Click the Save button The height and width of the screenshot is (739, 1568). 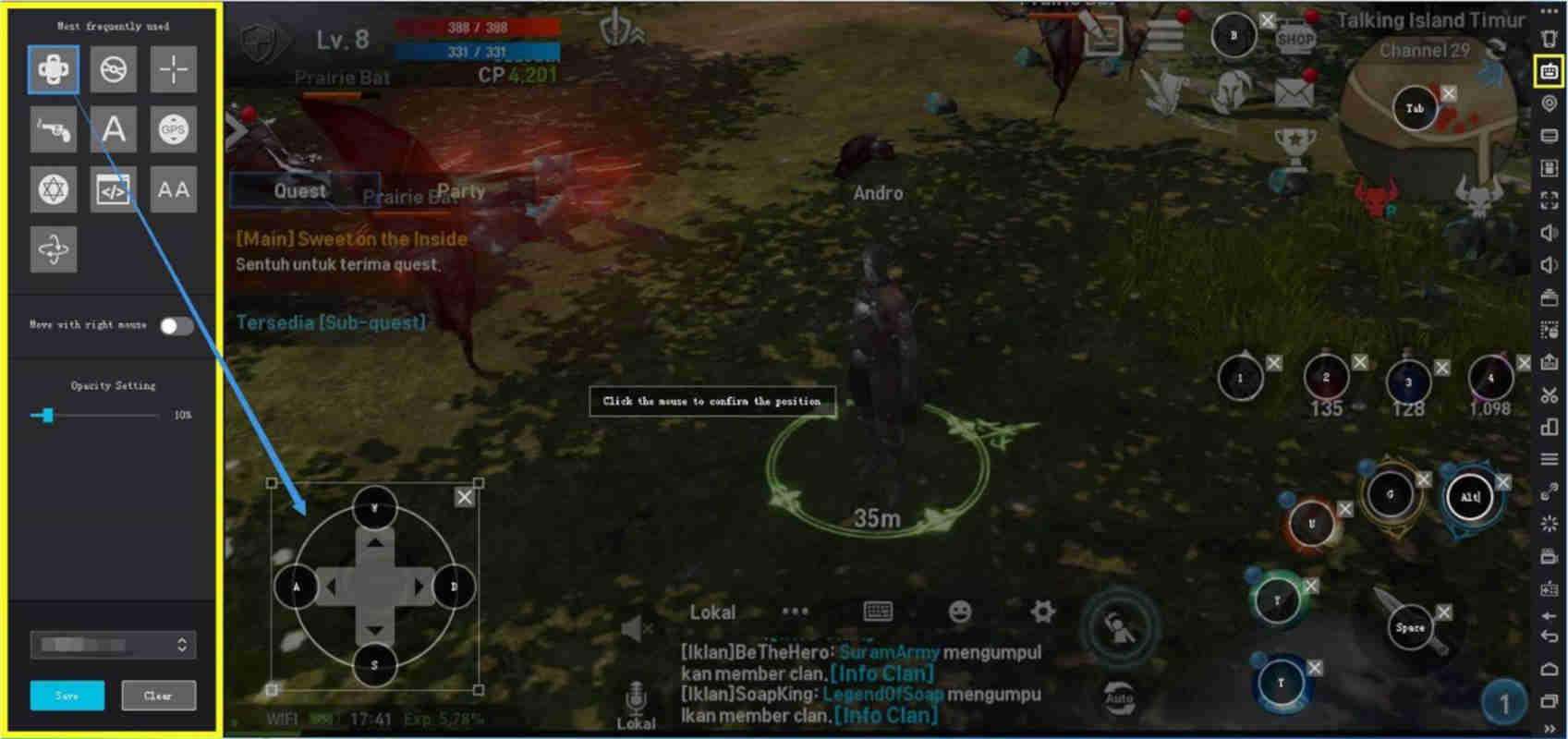tap(67, 696)
